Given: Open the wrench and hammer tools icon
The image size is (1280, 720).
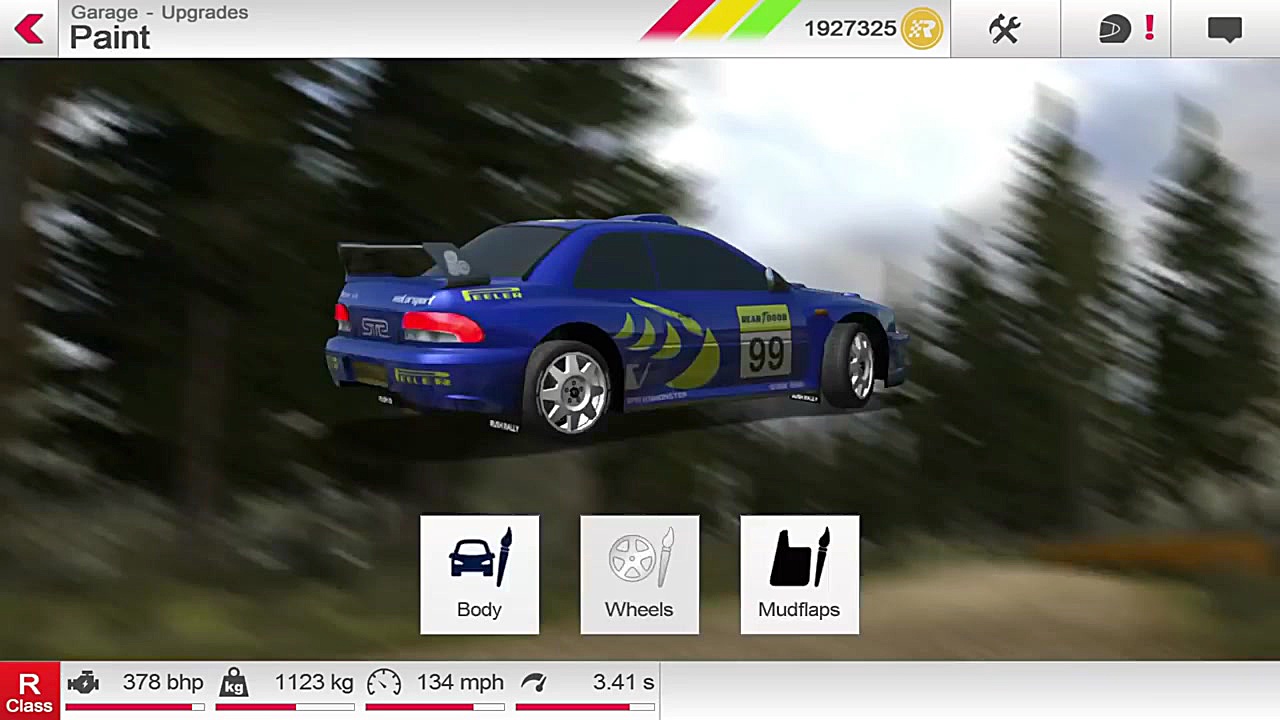Looking at the screenshot, I should click(x=1004, y=29).
